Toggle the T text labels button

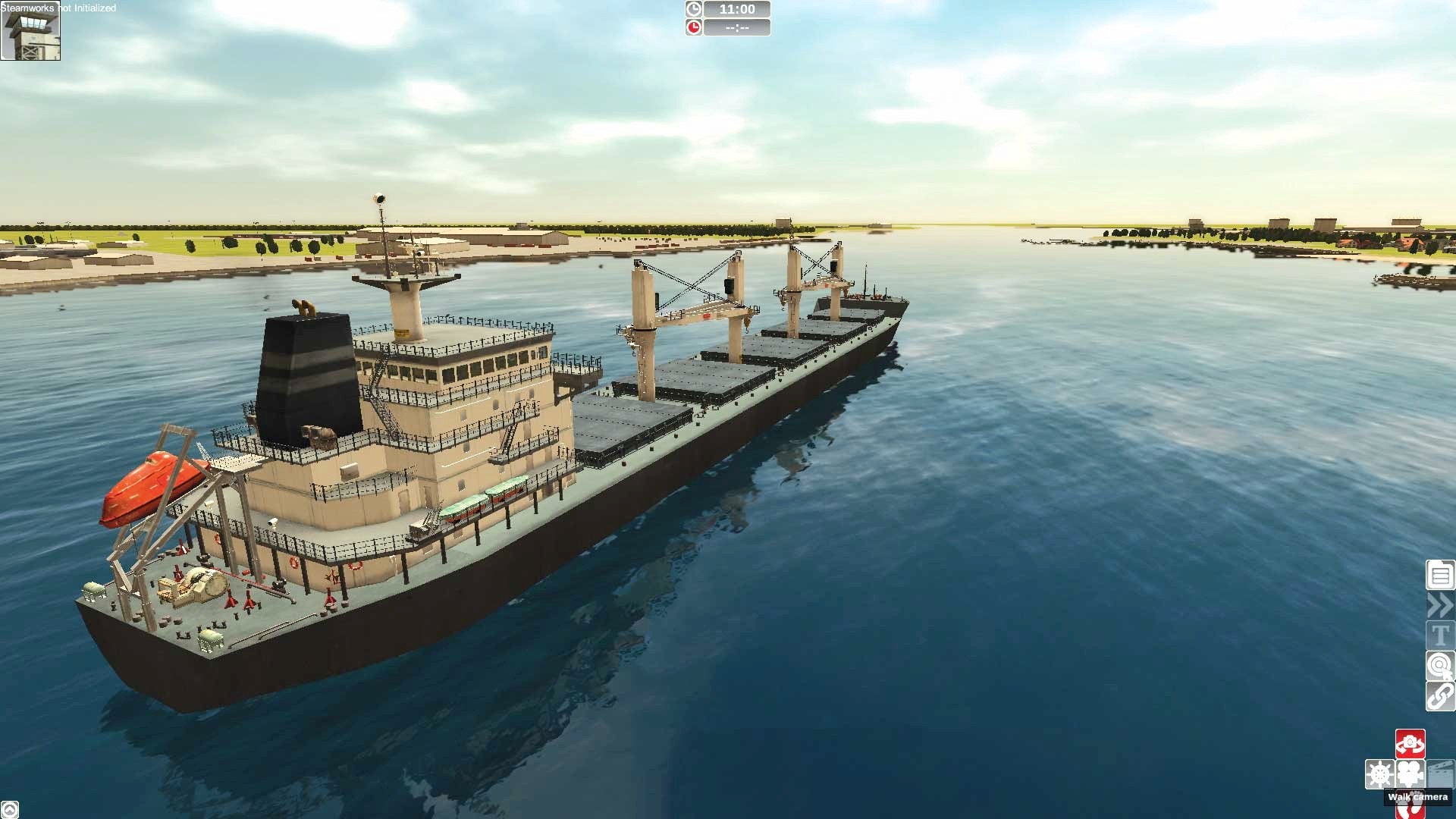1440,635
